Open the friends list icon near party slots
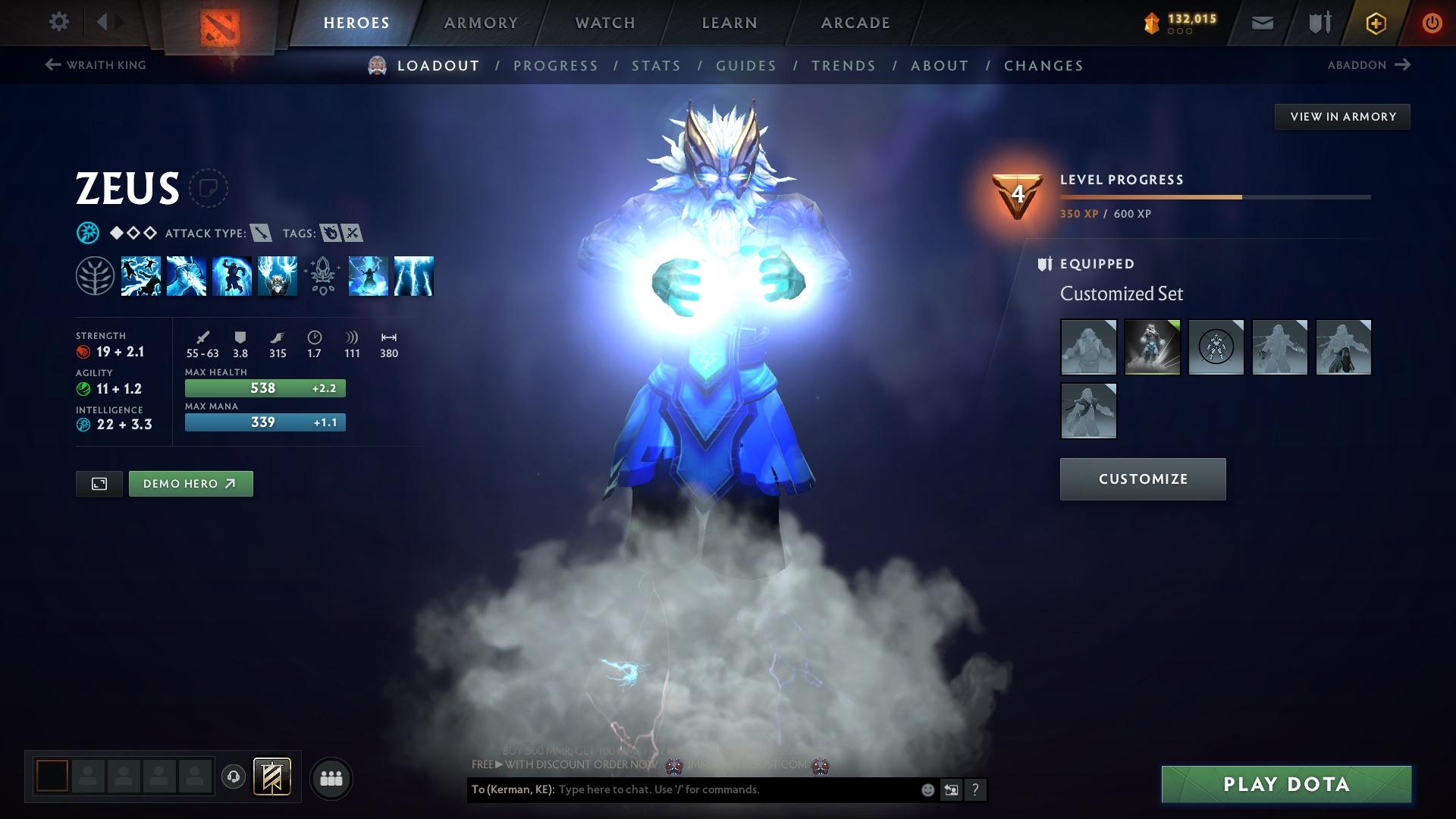This screenshot has width=1456, height=819. 331,777
